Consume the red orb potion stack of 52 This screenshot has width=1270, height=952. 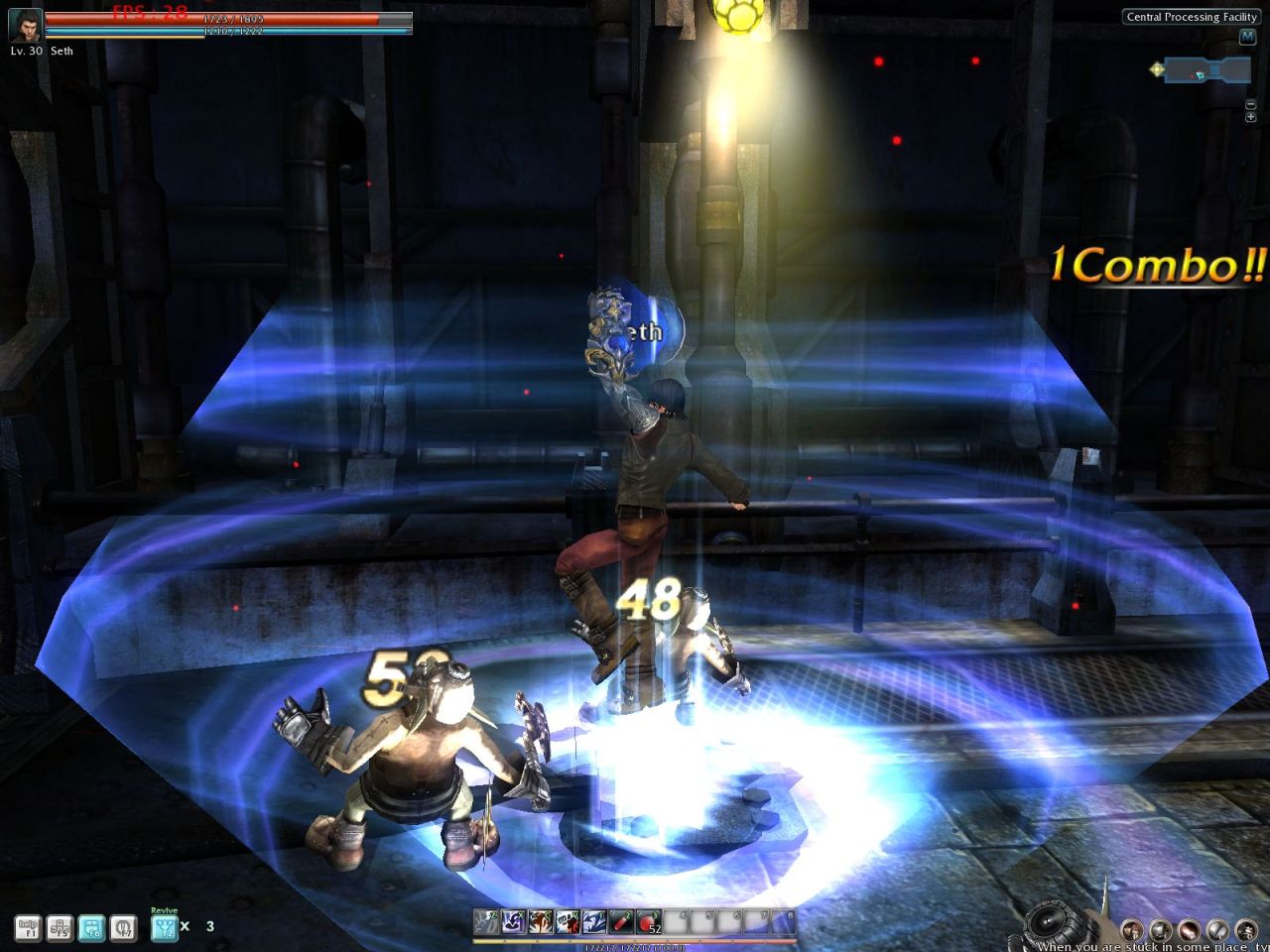[x=649, y=922]
